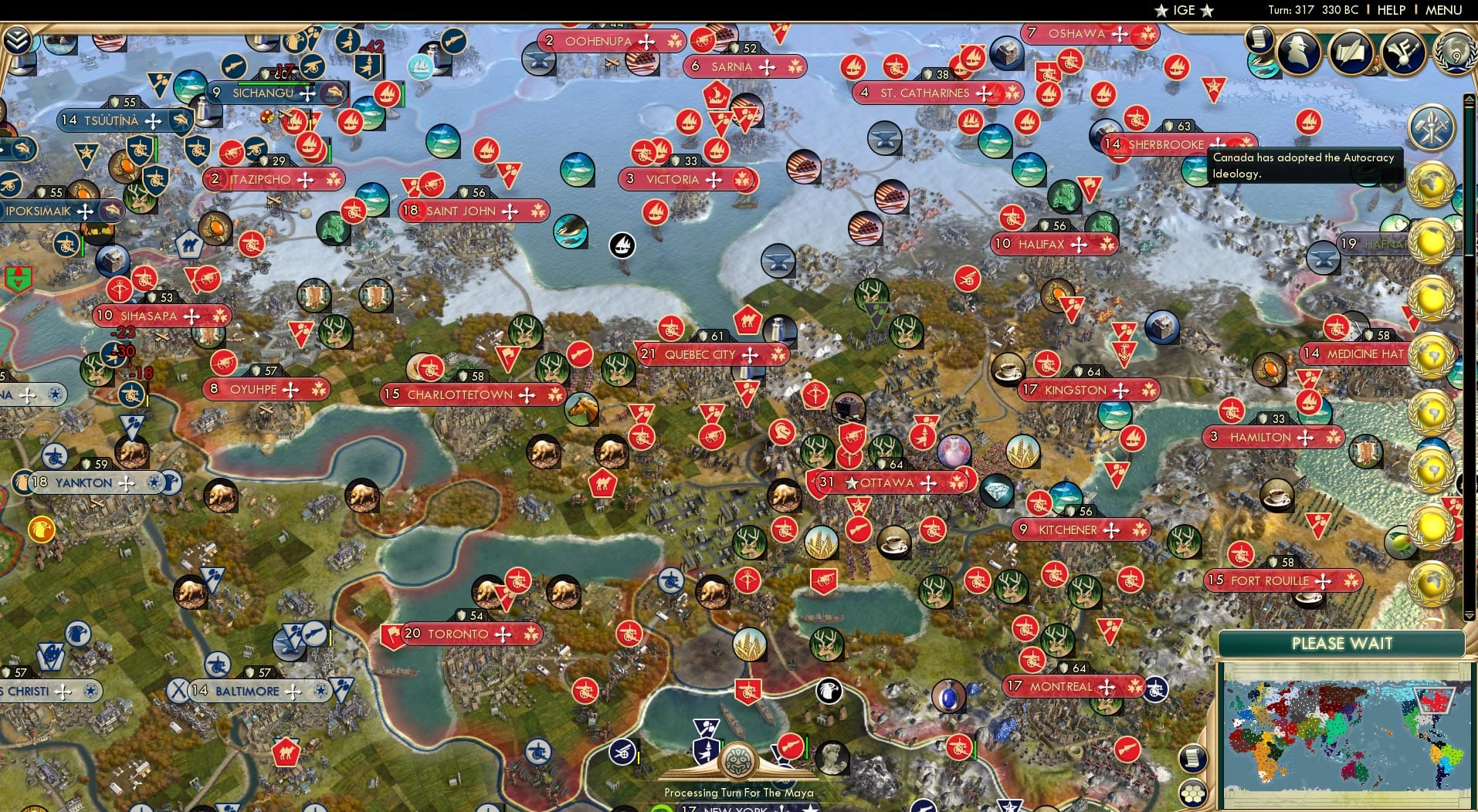
Task: Open HELP from the top bar
Action: [x=1390, y=10]
